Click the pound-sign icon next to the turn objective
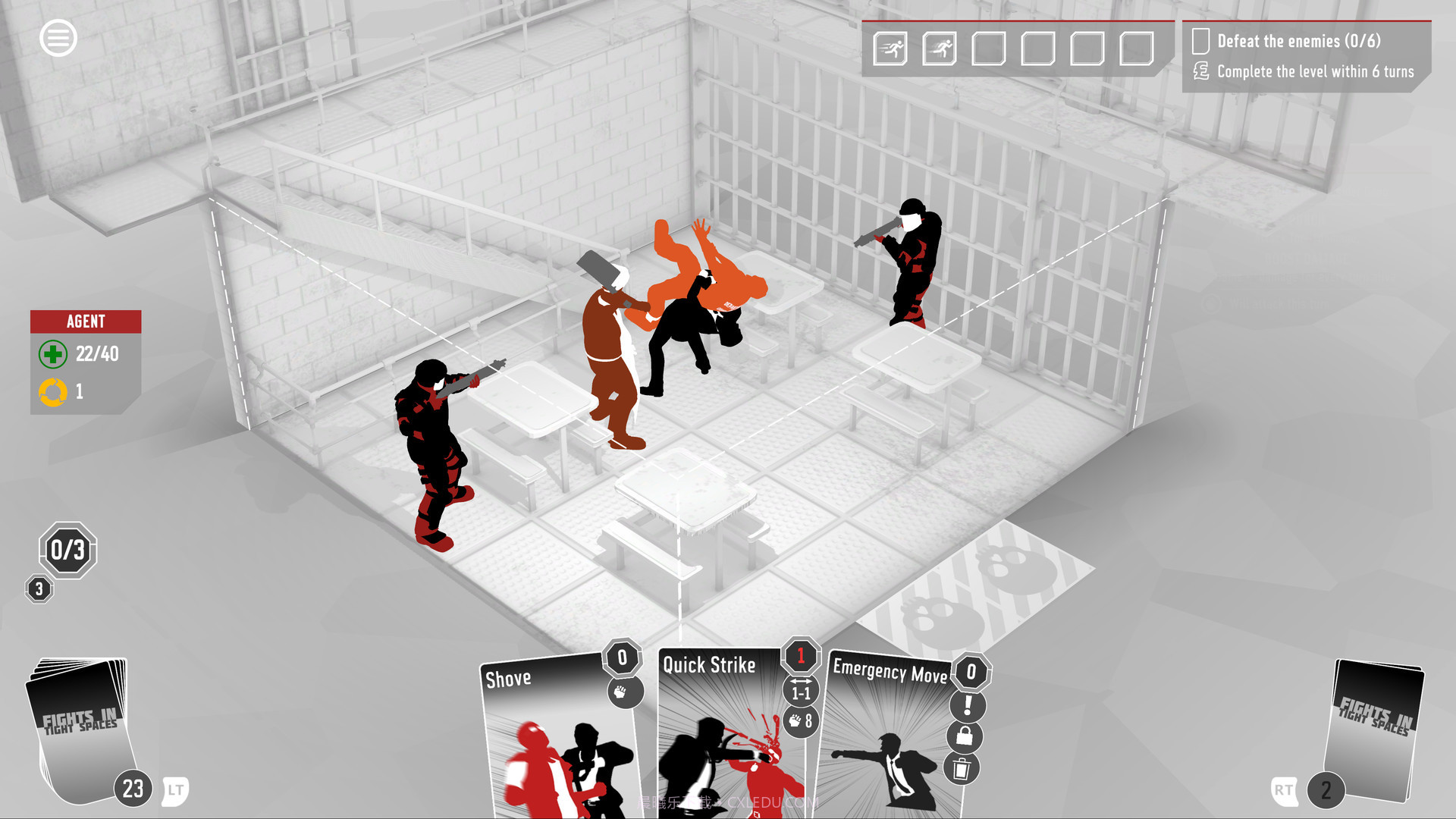The image size is (1456, 819). point(1200,72)
